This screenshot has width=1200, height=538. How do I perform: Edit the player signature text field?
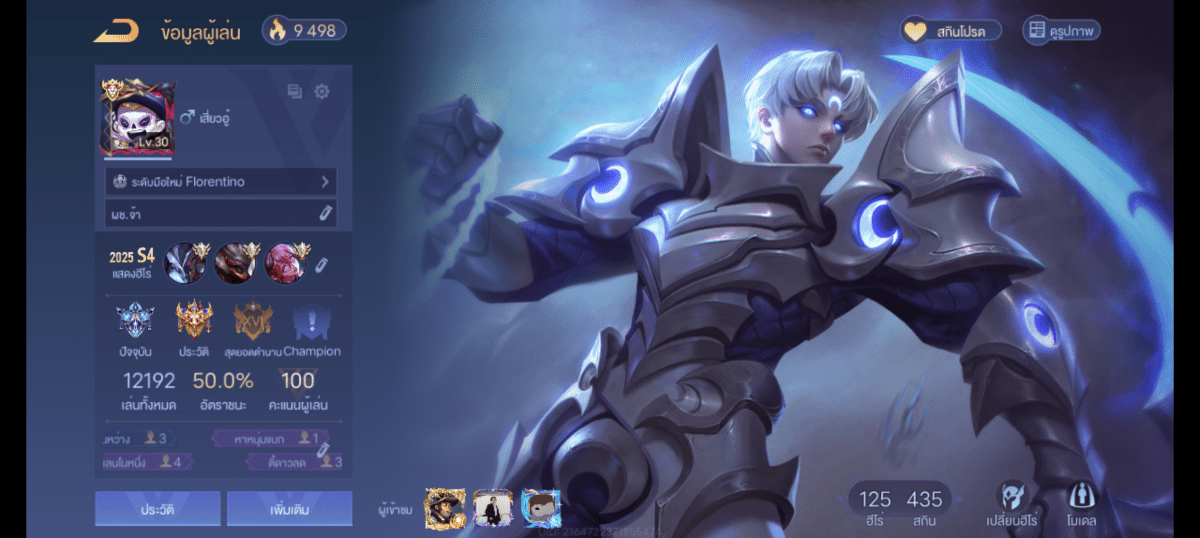tap(324, 213)
